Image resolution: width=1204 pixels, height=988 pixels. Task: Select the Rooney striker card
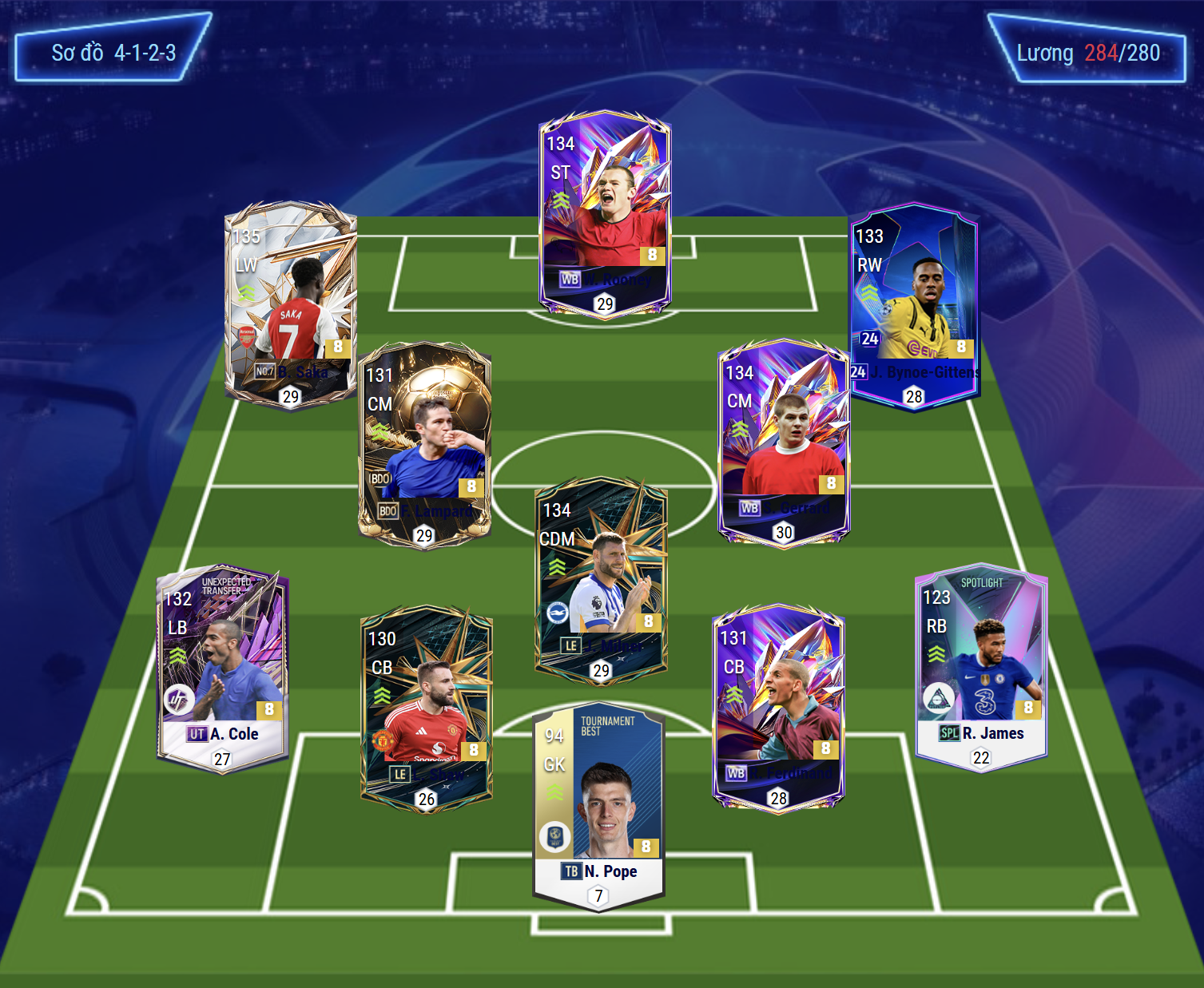pyautogui.click(x=605, y=214)
